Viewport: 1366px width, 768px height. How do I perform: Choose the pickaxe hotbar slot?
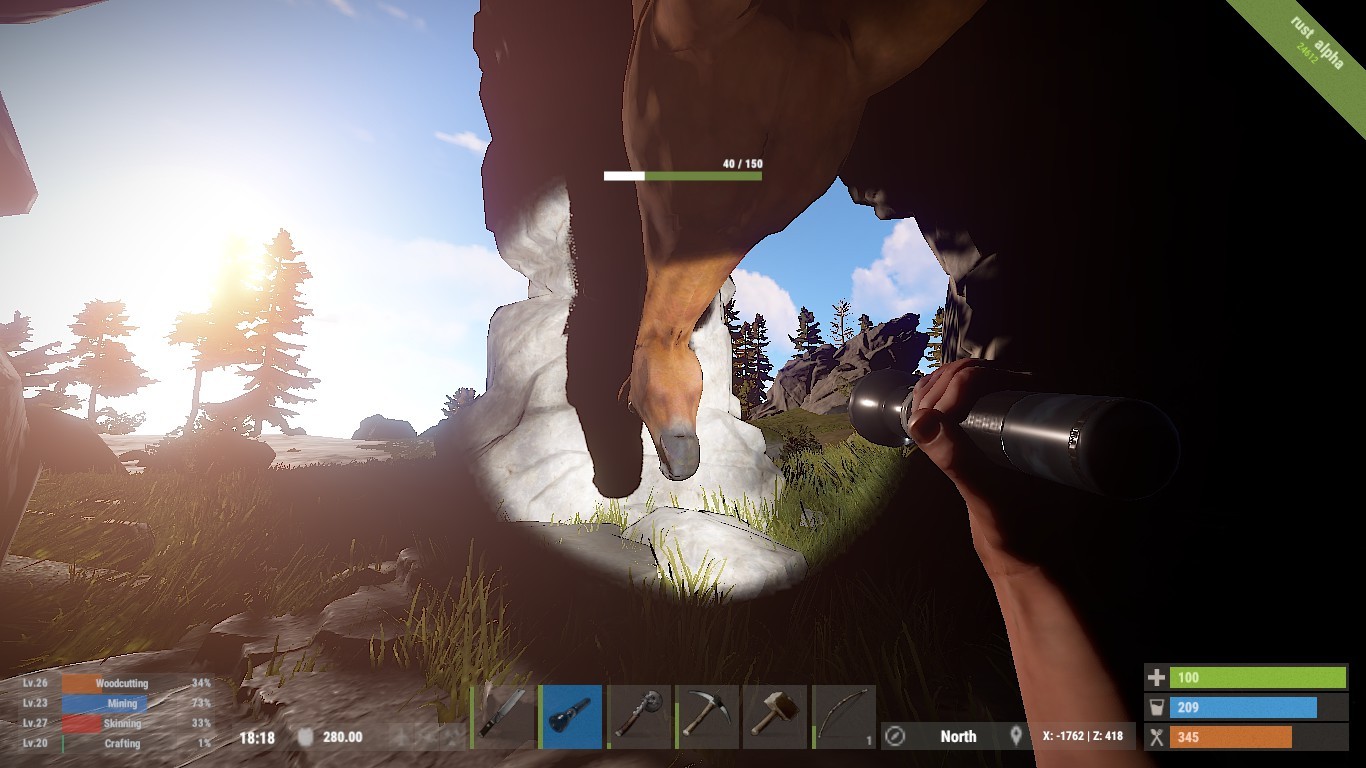click(707, 716)
